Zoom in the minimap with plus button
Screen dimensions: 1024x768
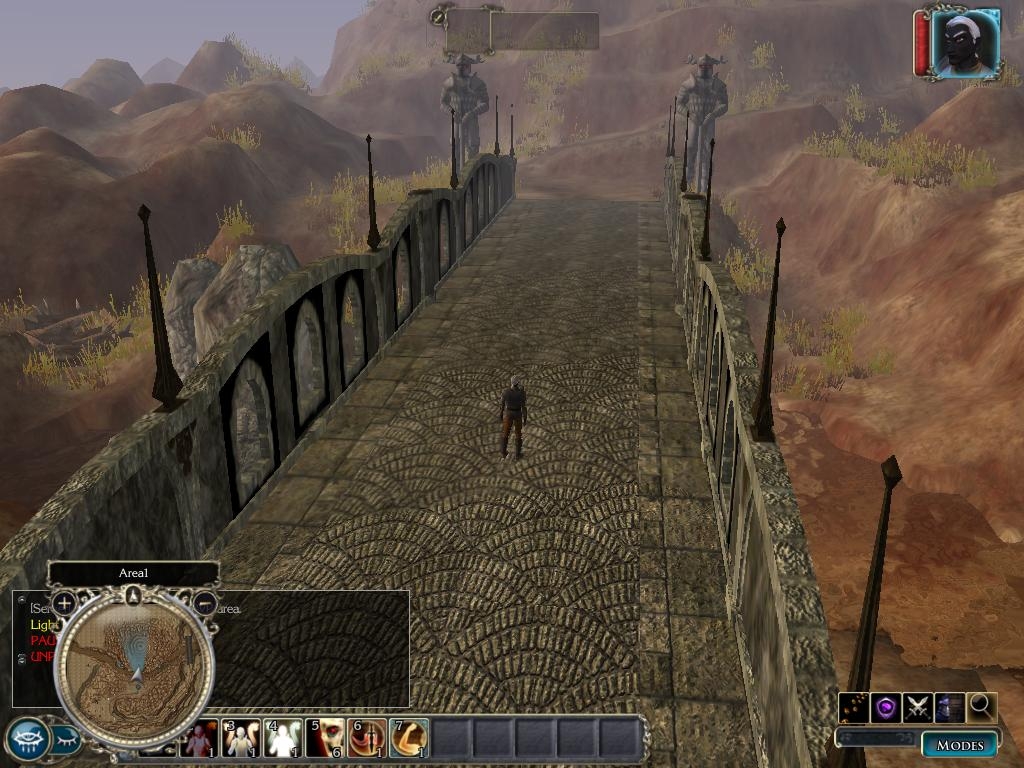tap(64, 603)
